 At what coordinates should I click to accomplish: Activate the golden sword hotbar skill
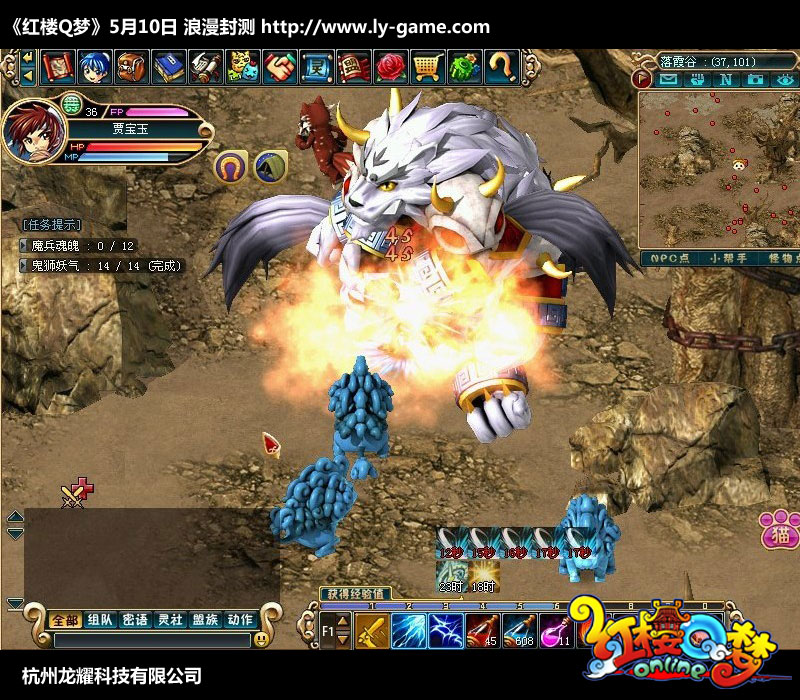(x=370, y=631)
